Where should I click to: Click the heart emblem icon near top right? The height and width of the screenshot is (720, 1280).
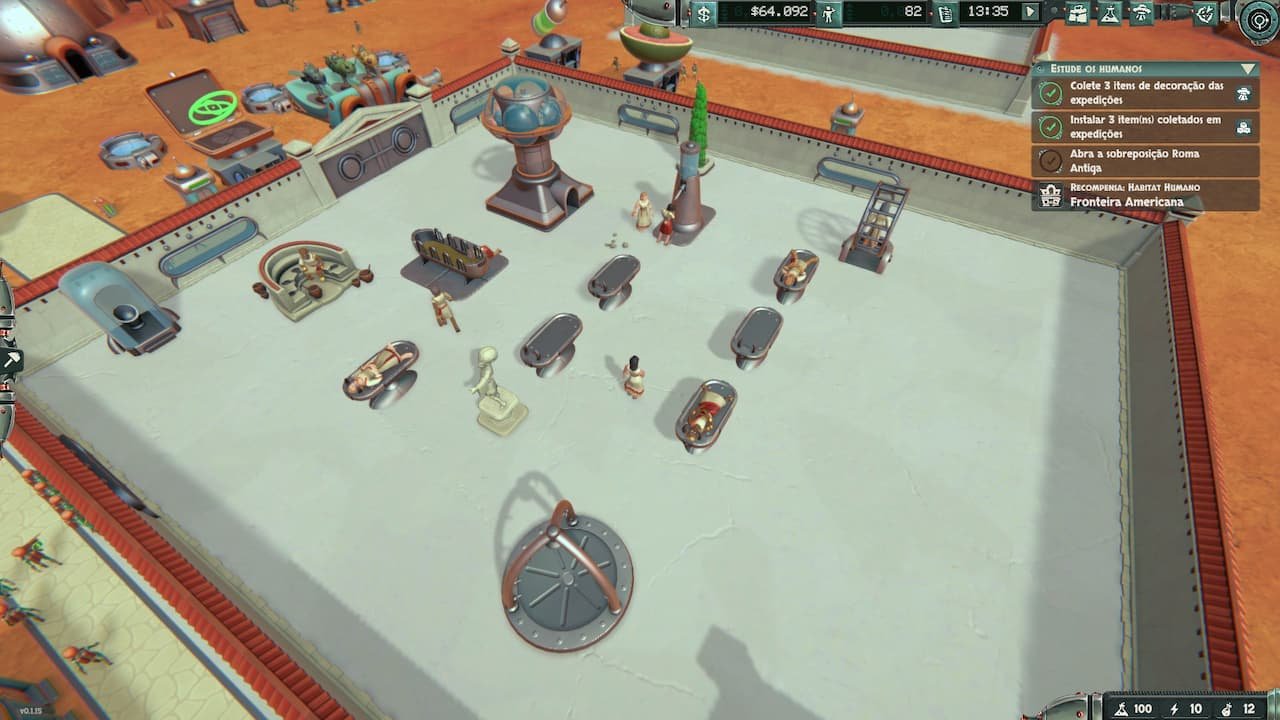tap(1207, 16)
